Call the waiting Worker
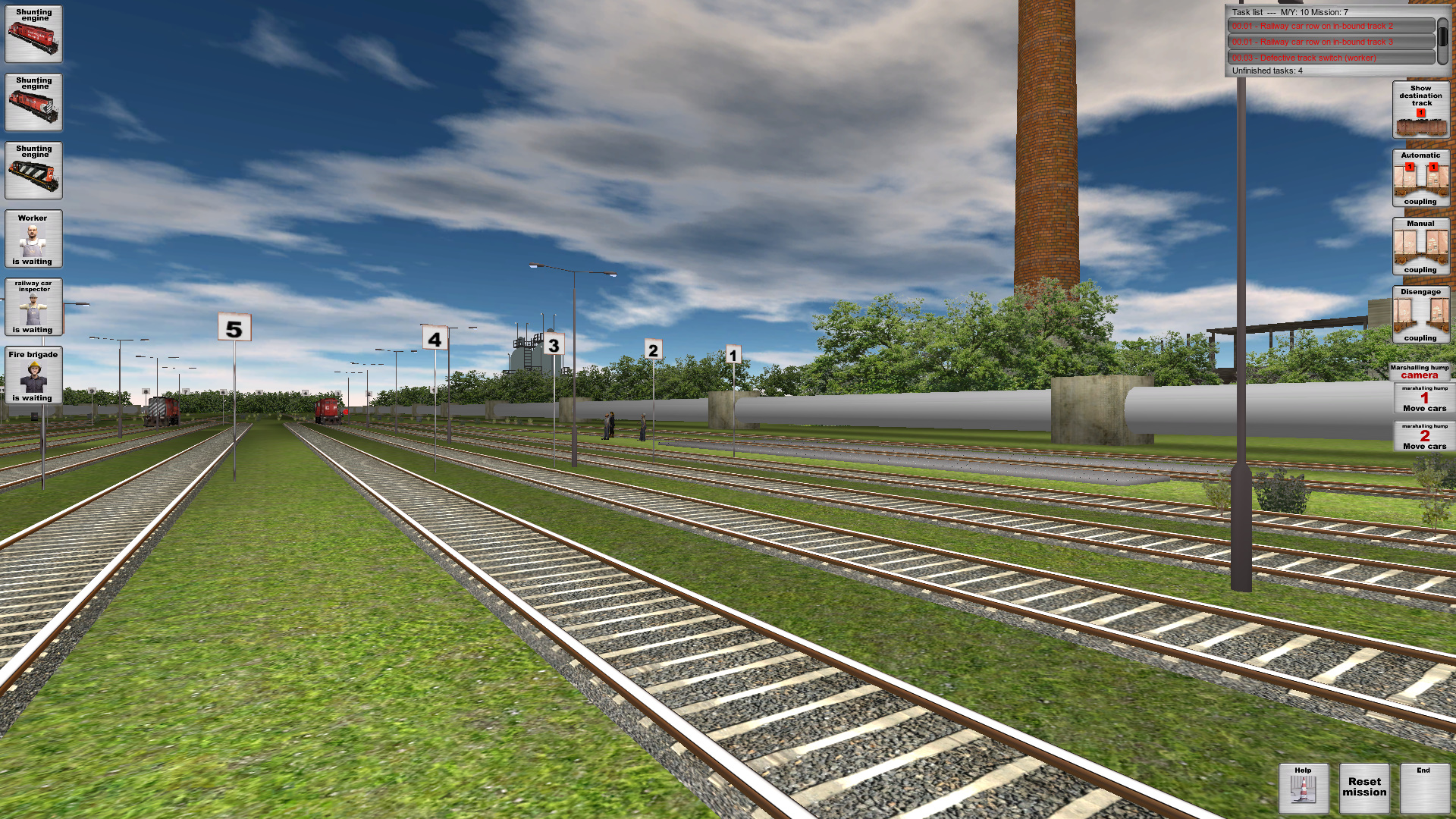Image resolution: width=1456 pixels, height=819 pixels. click(x=33, y=240)
